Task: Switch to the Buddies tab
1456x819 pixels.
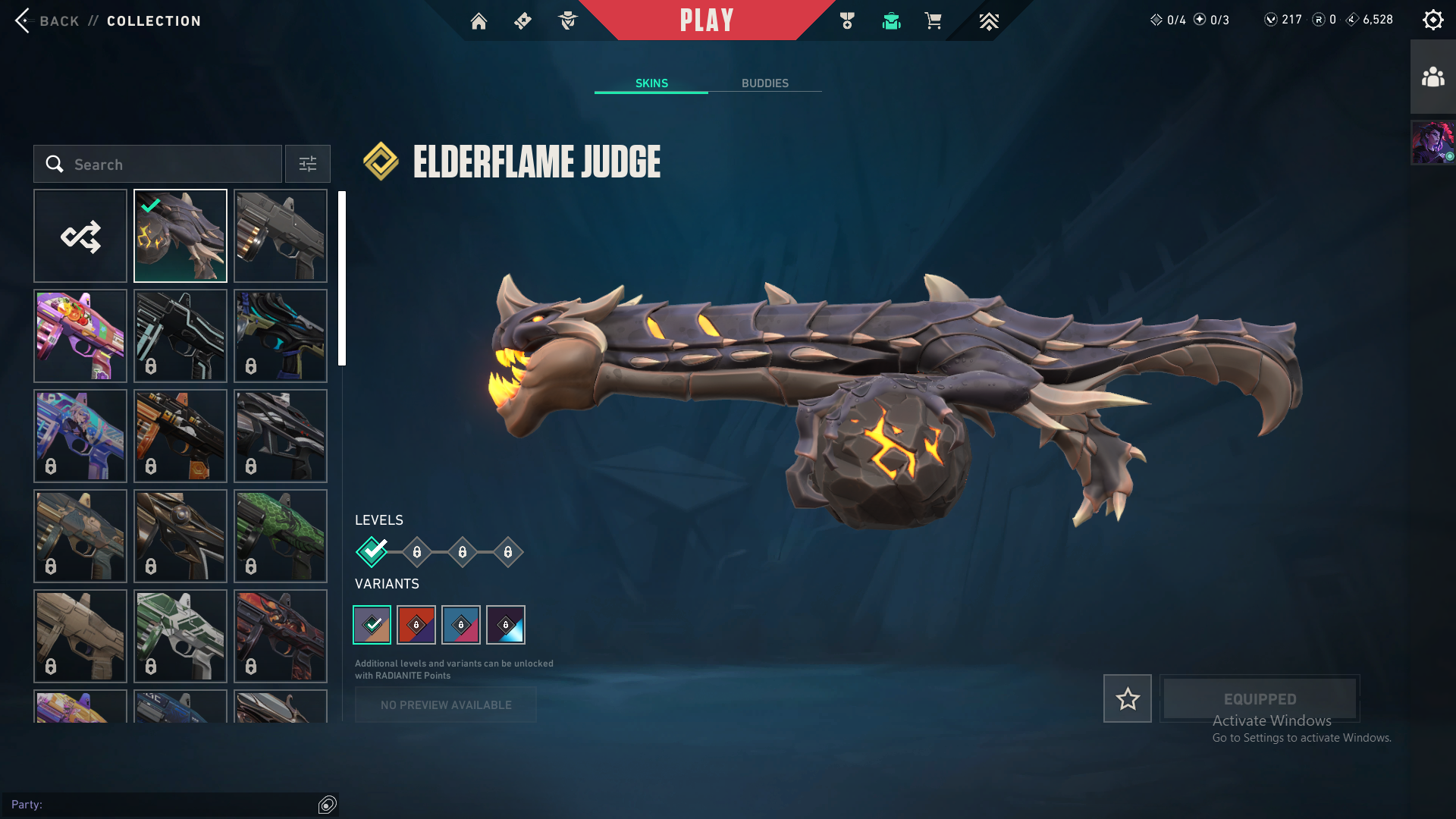Action: (764, 83)
